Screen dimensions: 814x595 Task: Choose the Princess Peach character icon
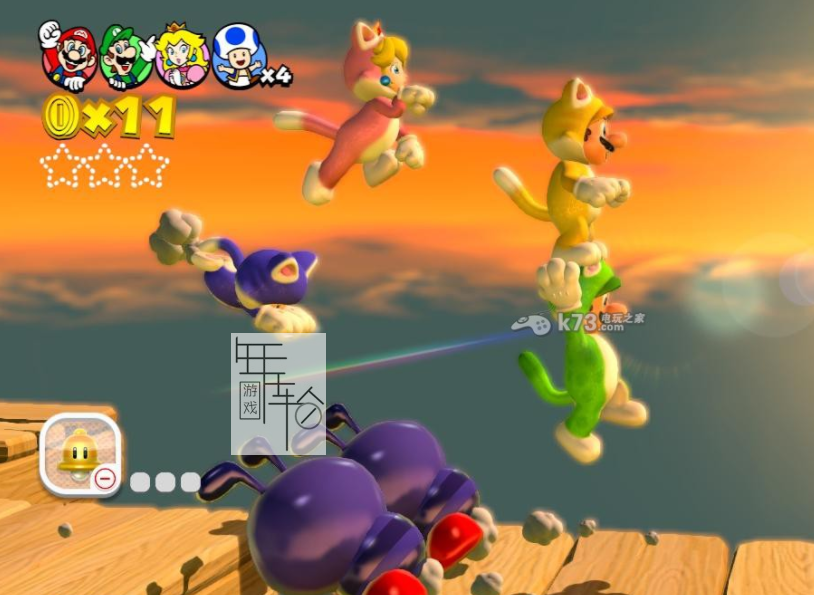tap(182, 58)
